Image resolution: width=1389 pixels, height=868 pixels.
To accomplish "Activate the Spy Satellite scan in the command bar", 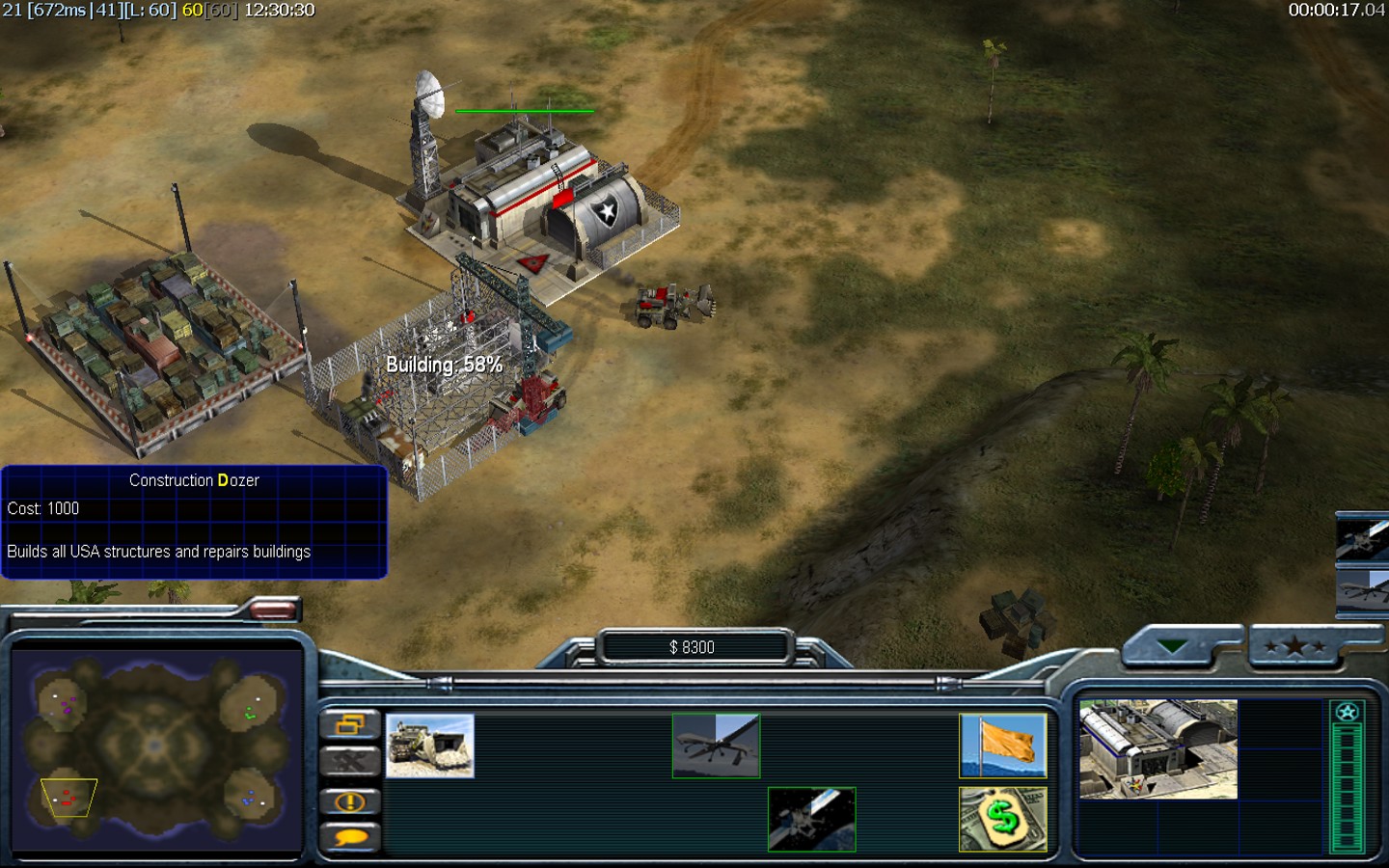I will tap(811, 820).
